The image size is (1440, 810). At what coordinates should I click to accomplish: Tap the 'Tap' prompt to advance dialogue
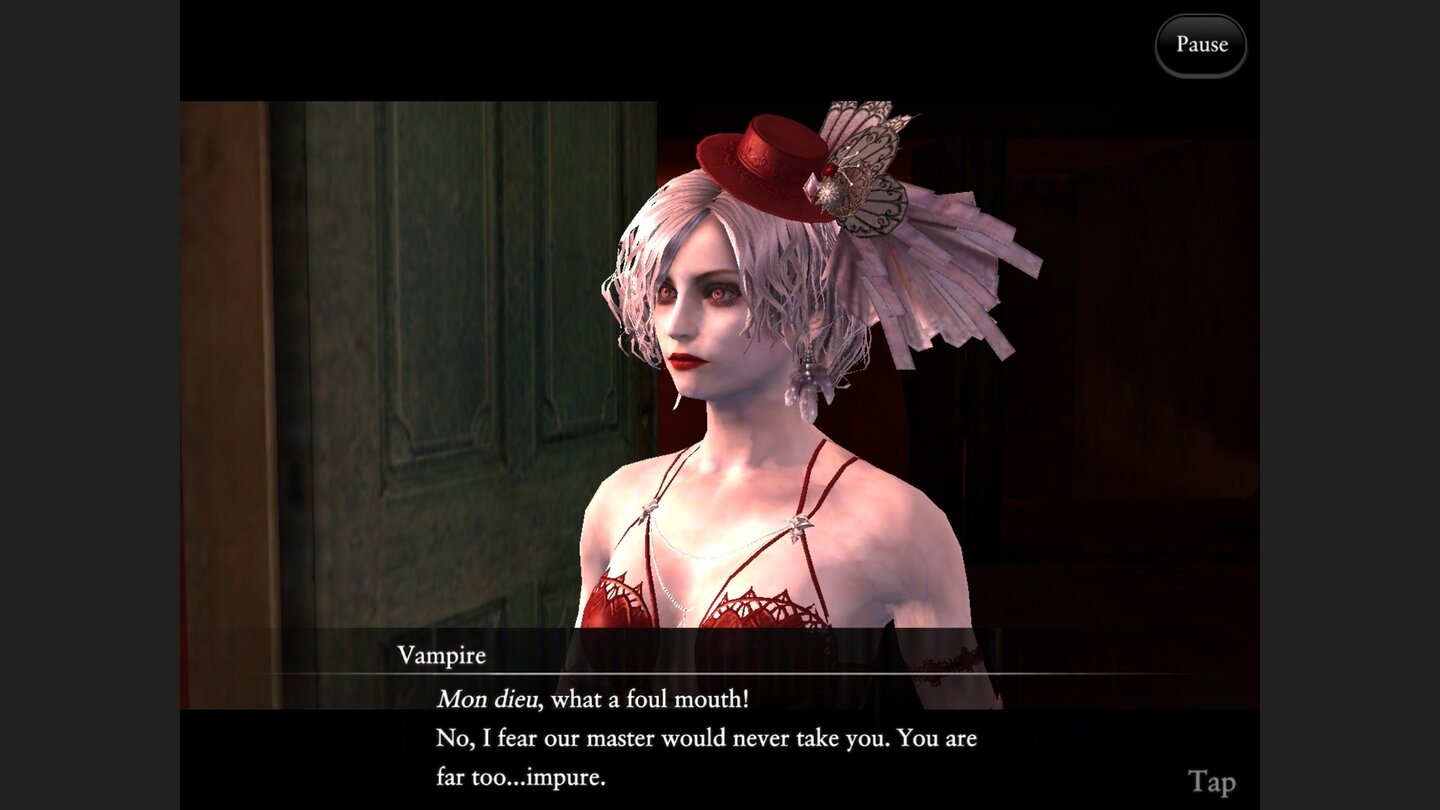tap(1211, 781)
